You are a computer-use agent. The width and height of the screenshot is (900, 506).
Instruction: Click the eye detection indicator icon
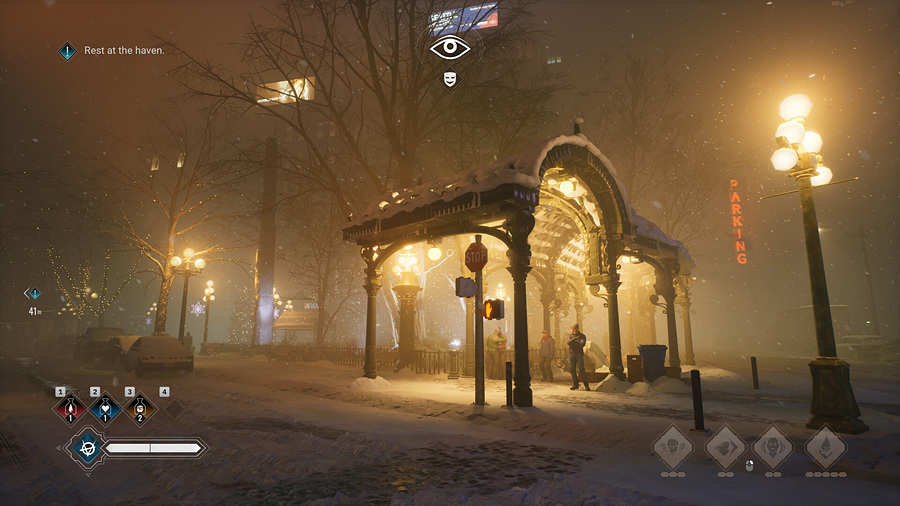click(x=450, y=47)
